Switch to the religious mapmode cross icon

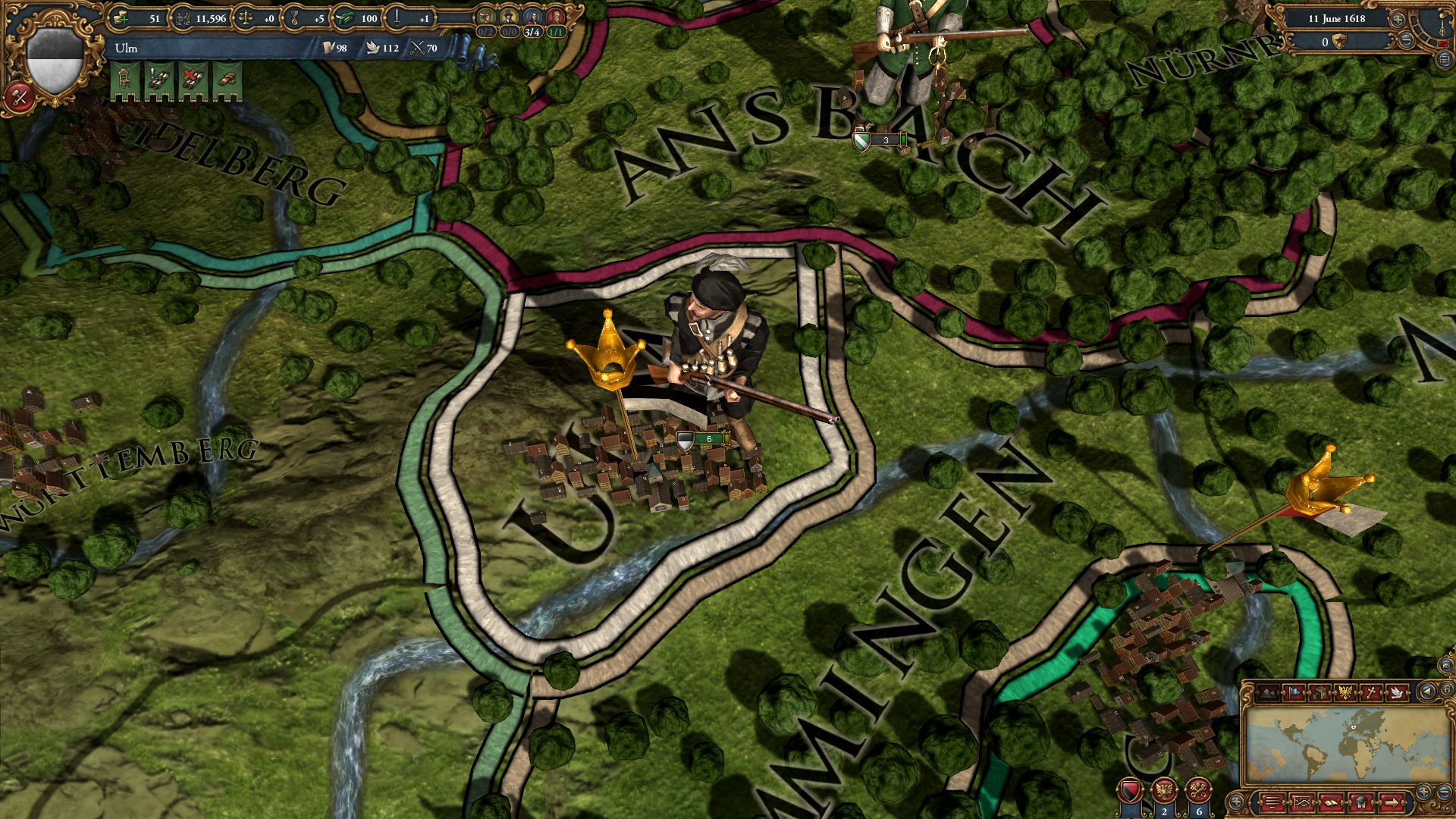point(1371,692)
